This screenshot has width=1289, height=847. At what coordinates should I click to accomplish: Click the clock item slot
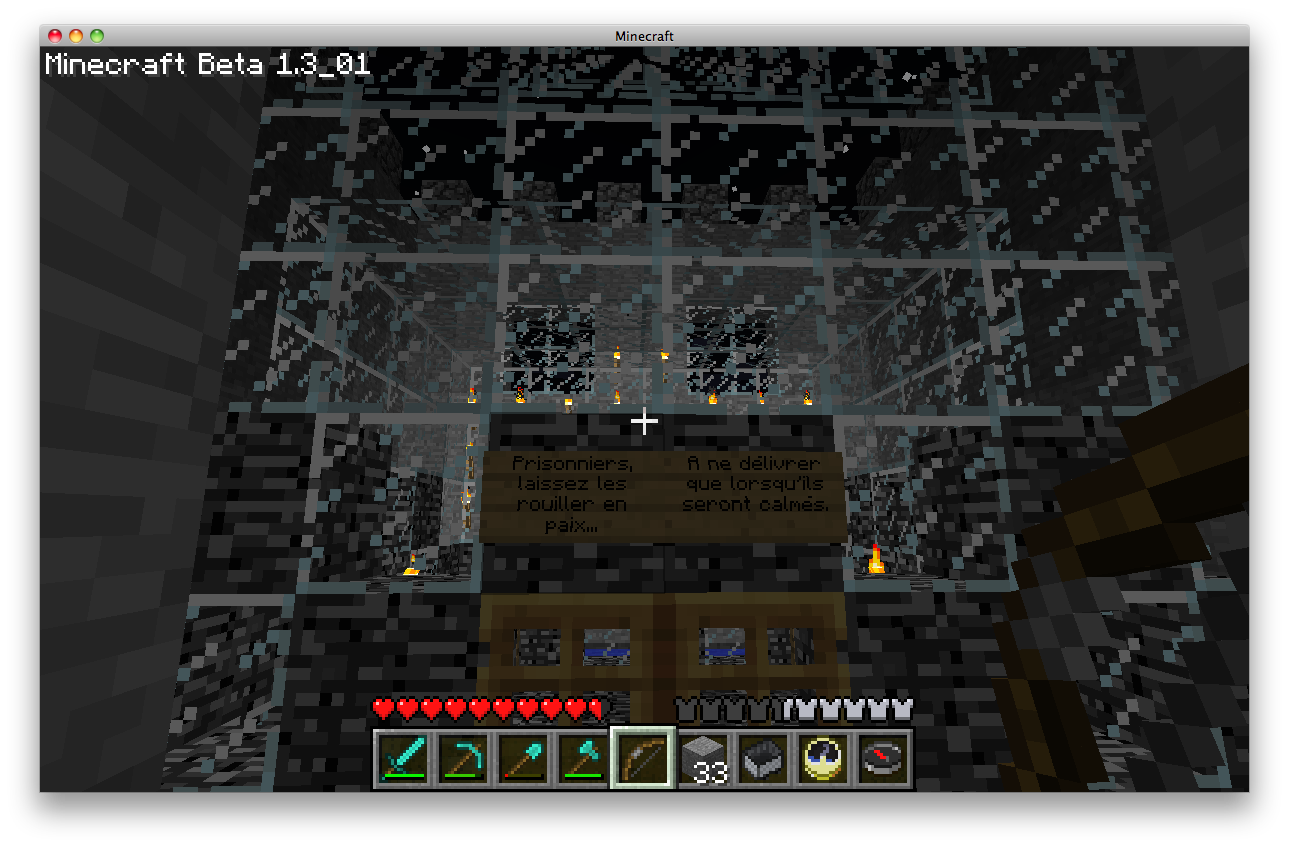[x=823, y=759]
